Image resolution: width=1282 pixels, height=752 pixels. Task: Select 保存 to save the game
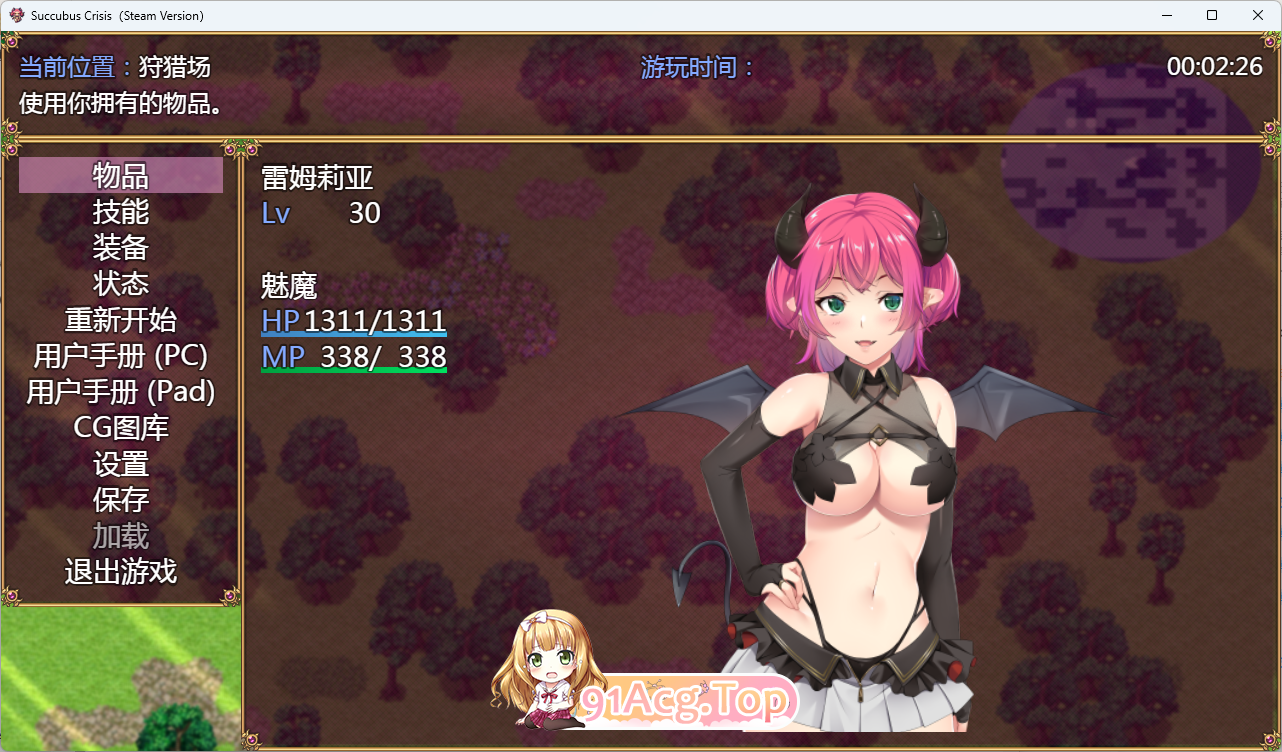pyautogui.click(x=122, y=499)
